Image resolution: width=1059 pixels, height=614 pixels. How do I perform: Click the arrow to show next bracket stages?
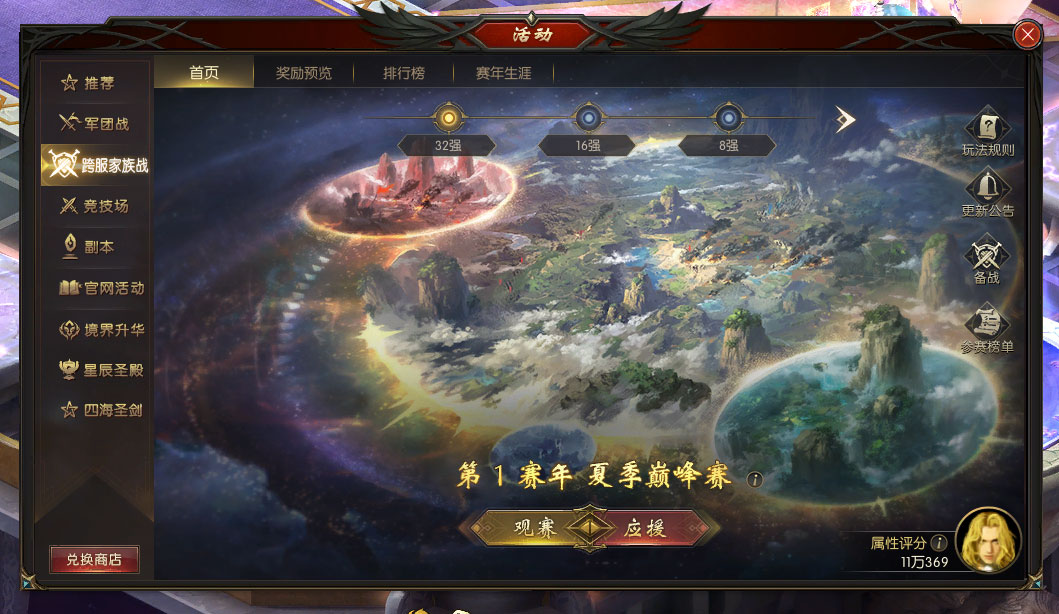846,120
